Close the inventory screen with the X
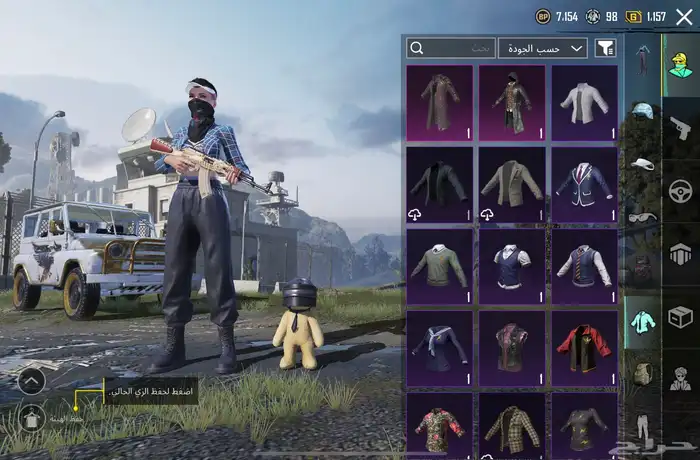Viewport: 700px width, 460px height. click(684, 16)
